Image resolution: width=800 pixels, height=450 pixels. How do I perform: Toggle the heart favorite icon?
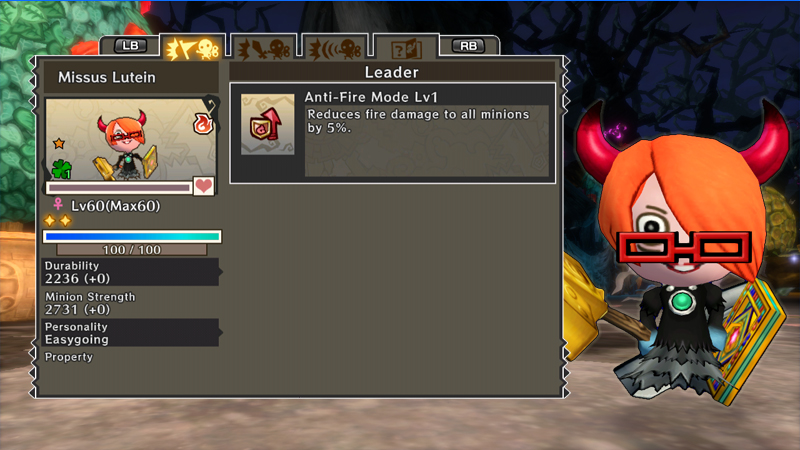[204, 186]
